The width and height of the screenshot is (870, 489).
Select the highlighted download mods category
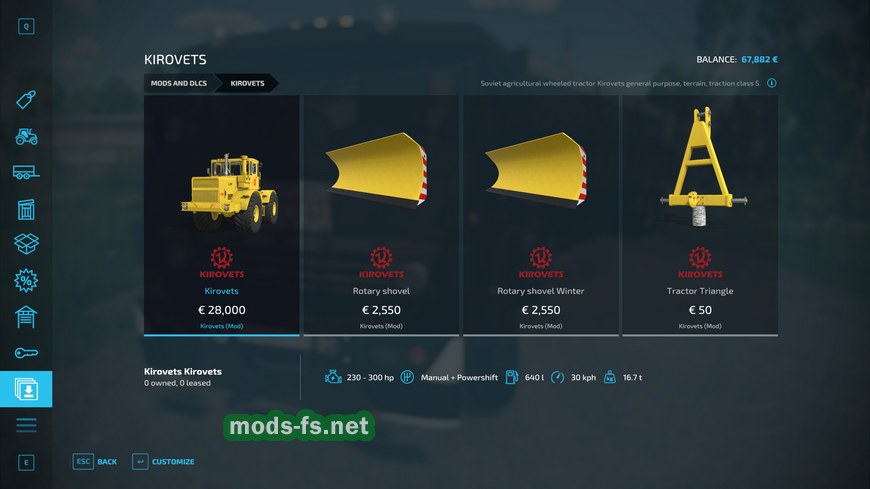point(26,389)
